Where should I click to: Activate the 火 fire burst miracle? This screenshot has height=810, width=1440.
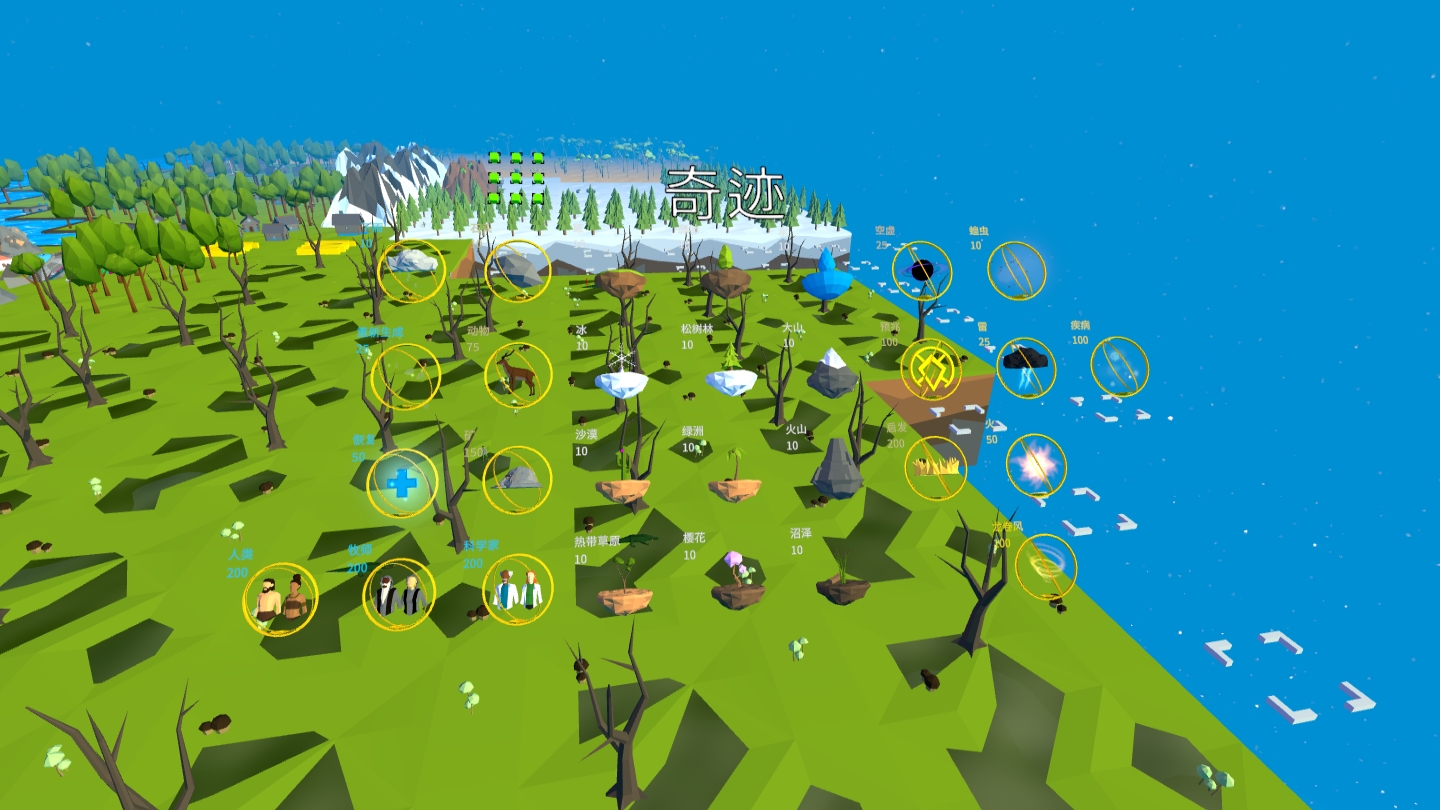(x=1036, y=465)
